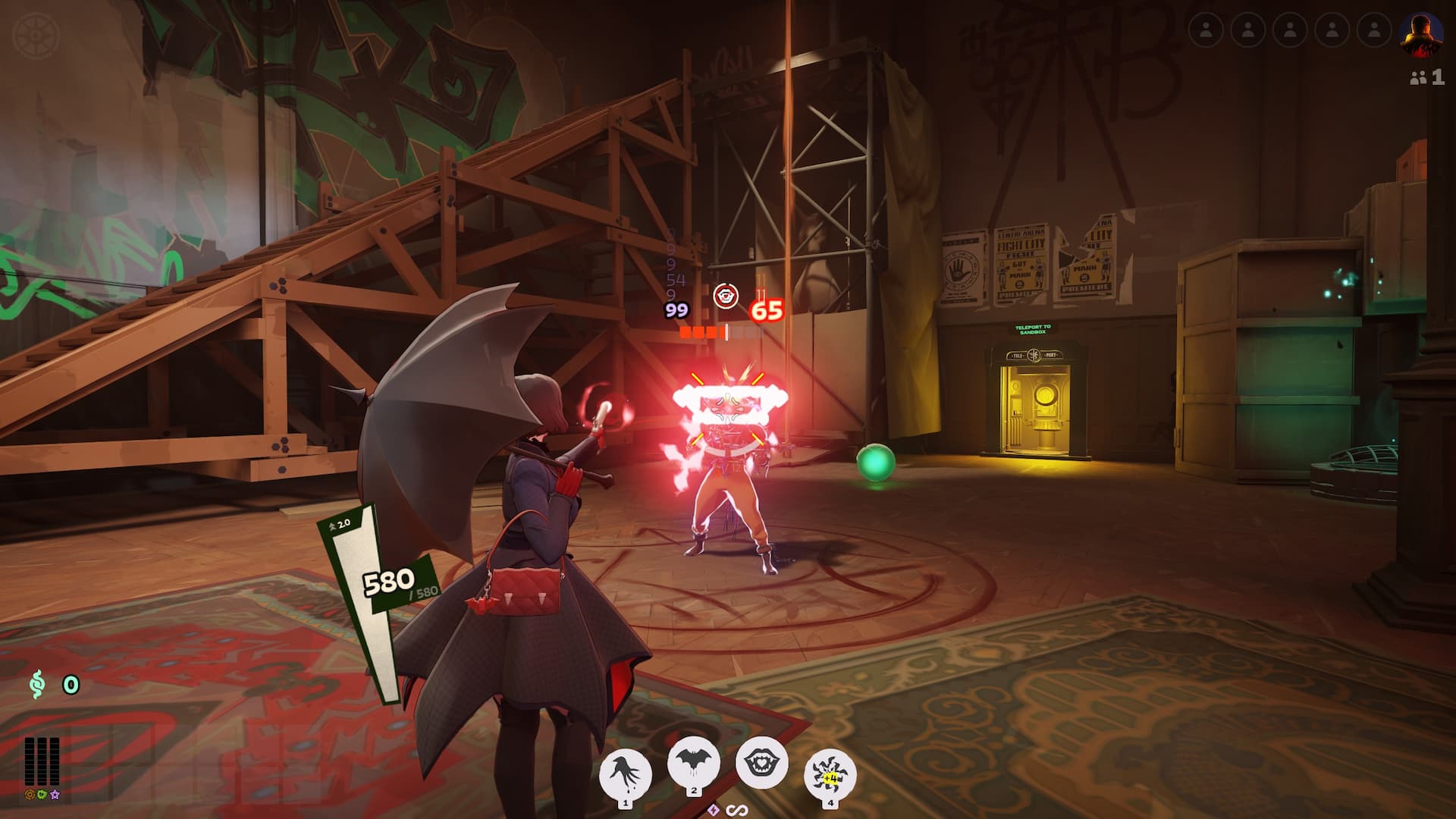Click the player avatar portrait
Image resolution: width=1456 pixels, height=819 pixels.
[1420, 34]
